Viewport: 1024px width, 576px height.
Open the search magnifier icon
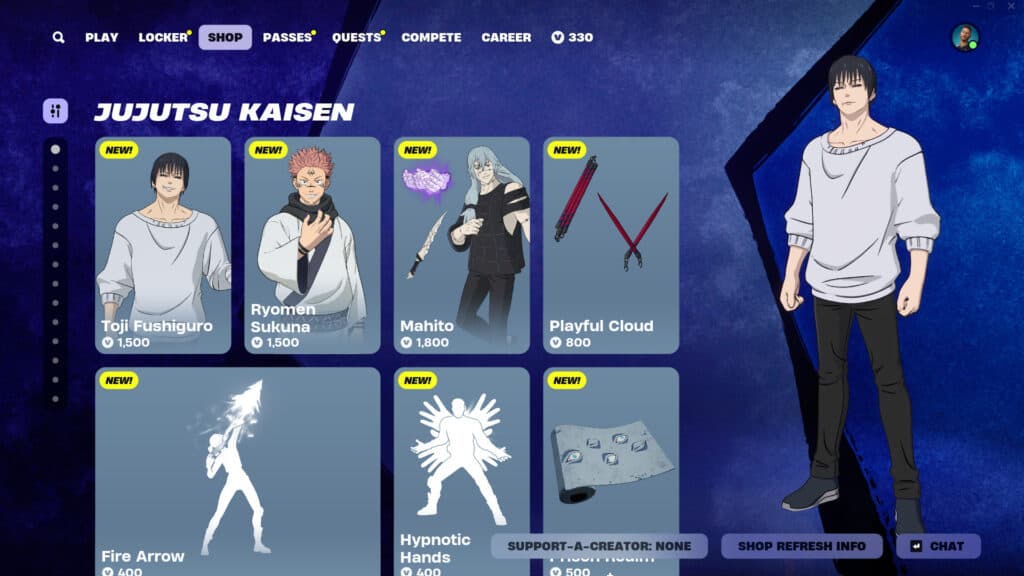pos(59,37)
